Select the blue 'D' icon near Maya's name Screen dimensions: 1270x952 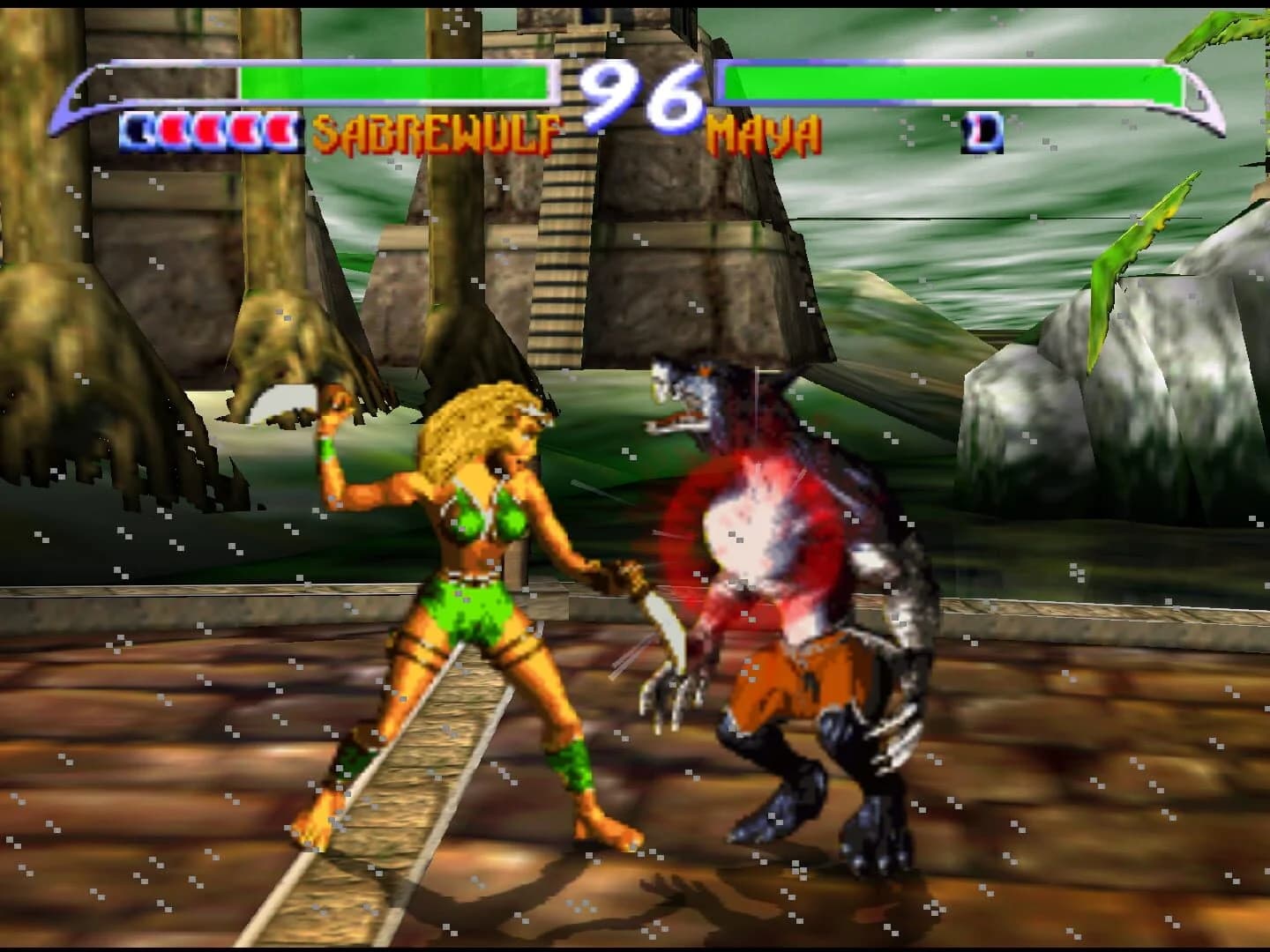coord(982,130)
